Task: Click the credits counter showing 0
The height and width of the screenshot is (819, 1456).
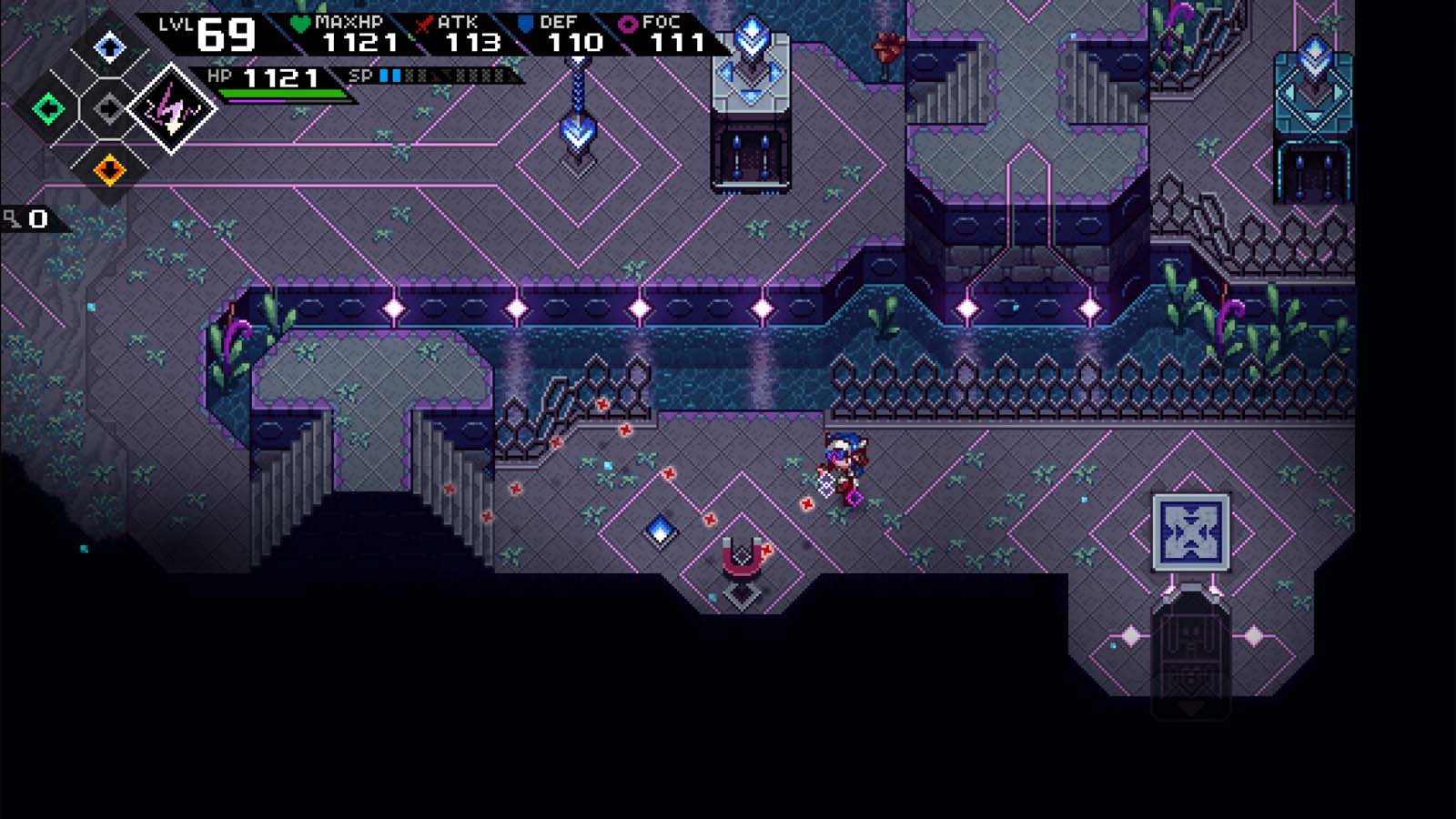Action: pyautogui.click(x=36, y=217)
